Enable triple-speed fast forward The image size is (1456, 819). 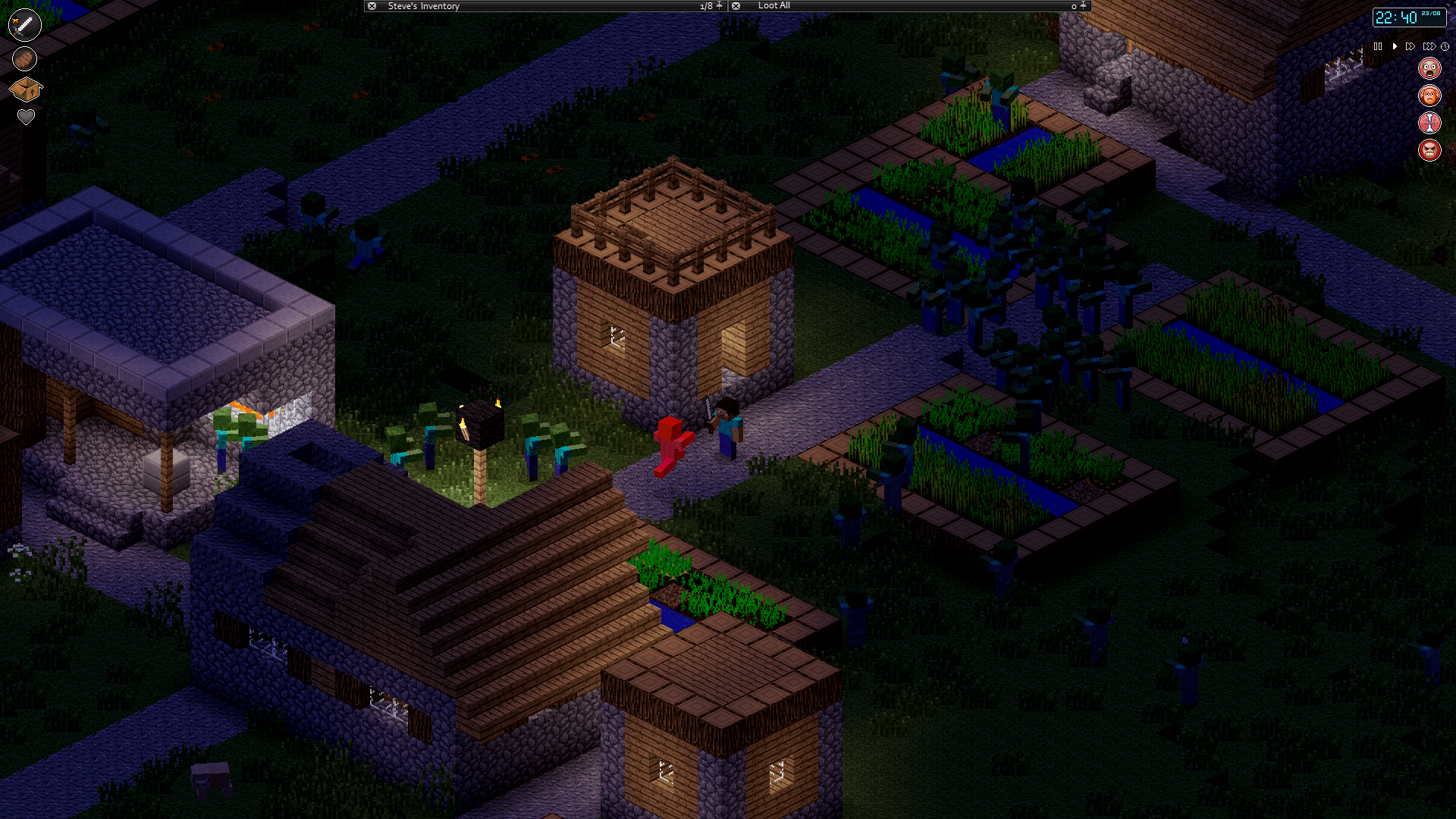coord(1430,46)
